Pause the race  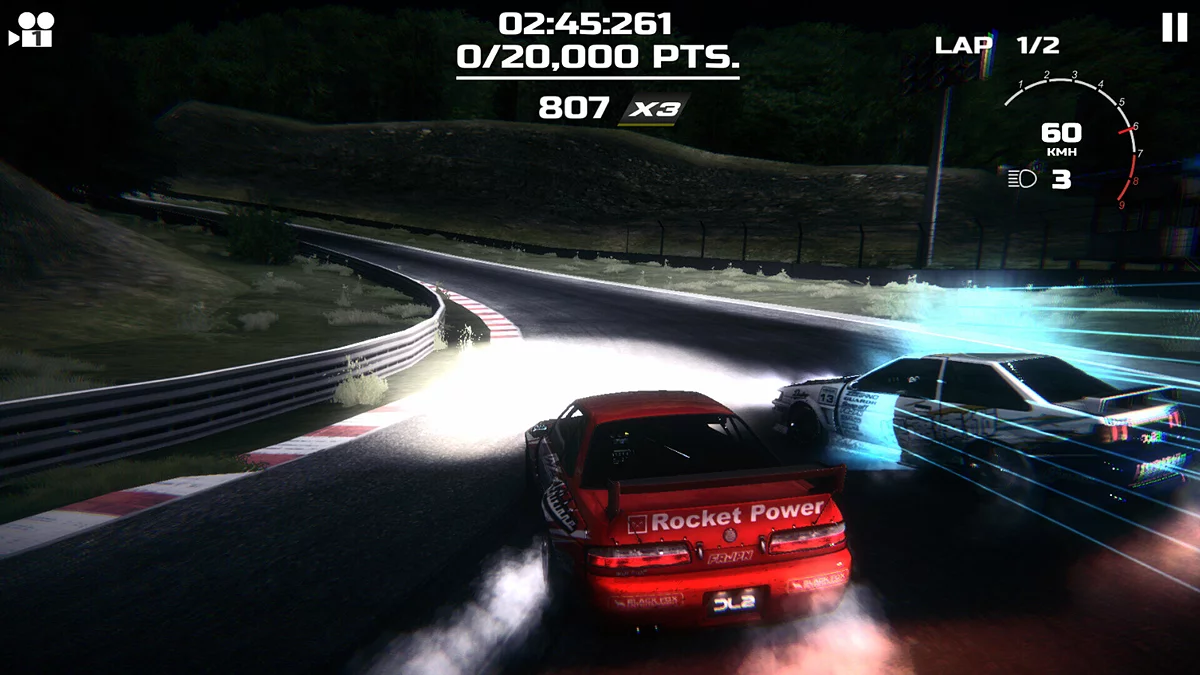tap(1174, 28)
